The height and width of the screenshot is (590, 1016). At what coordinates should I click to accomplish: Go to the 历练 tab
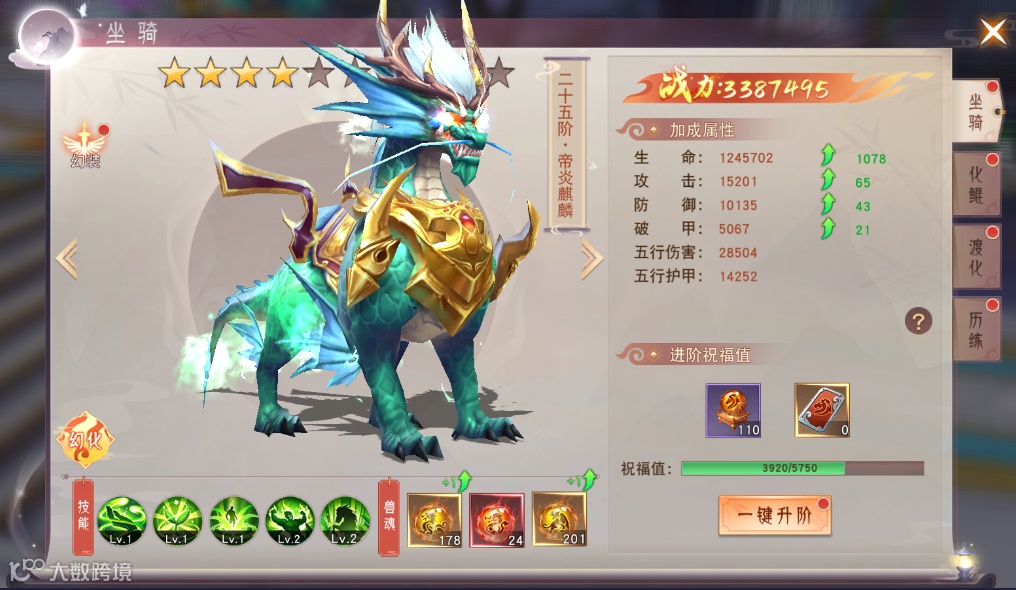coord(975,329)
